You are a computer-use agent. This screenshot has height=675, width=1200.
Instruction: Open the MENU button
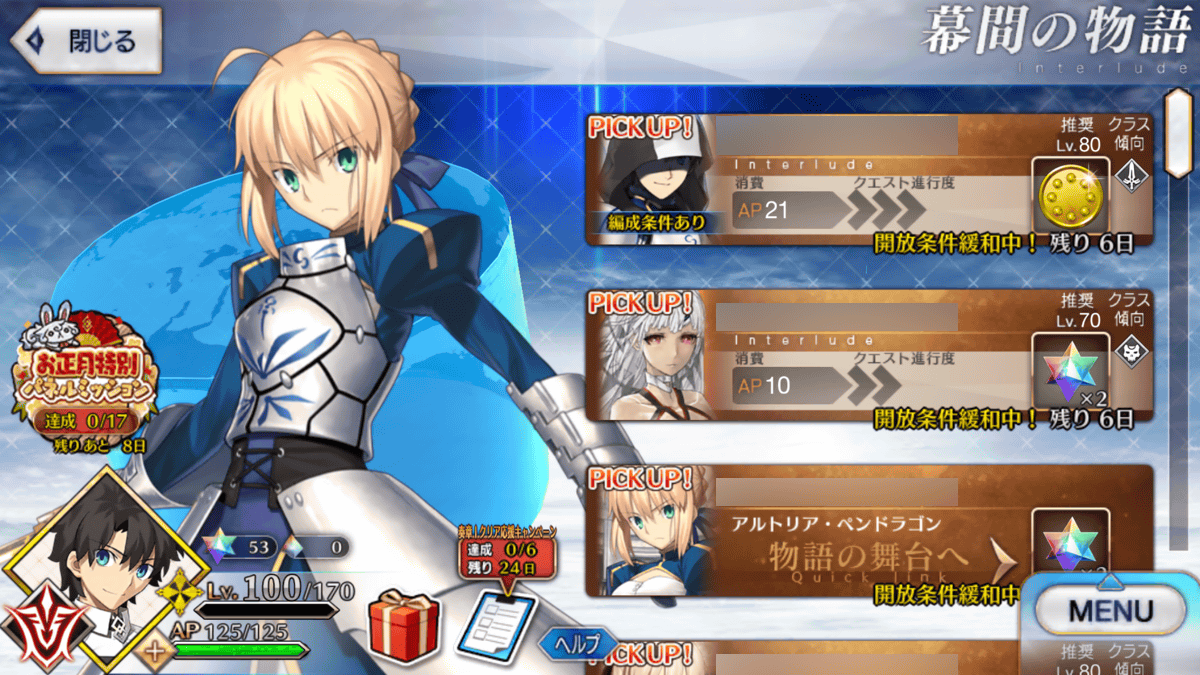(x=1110, y=610)
